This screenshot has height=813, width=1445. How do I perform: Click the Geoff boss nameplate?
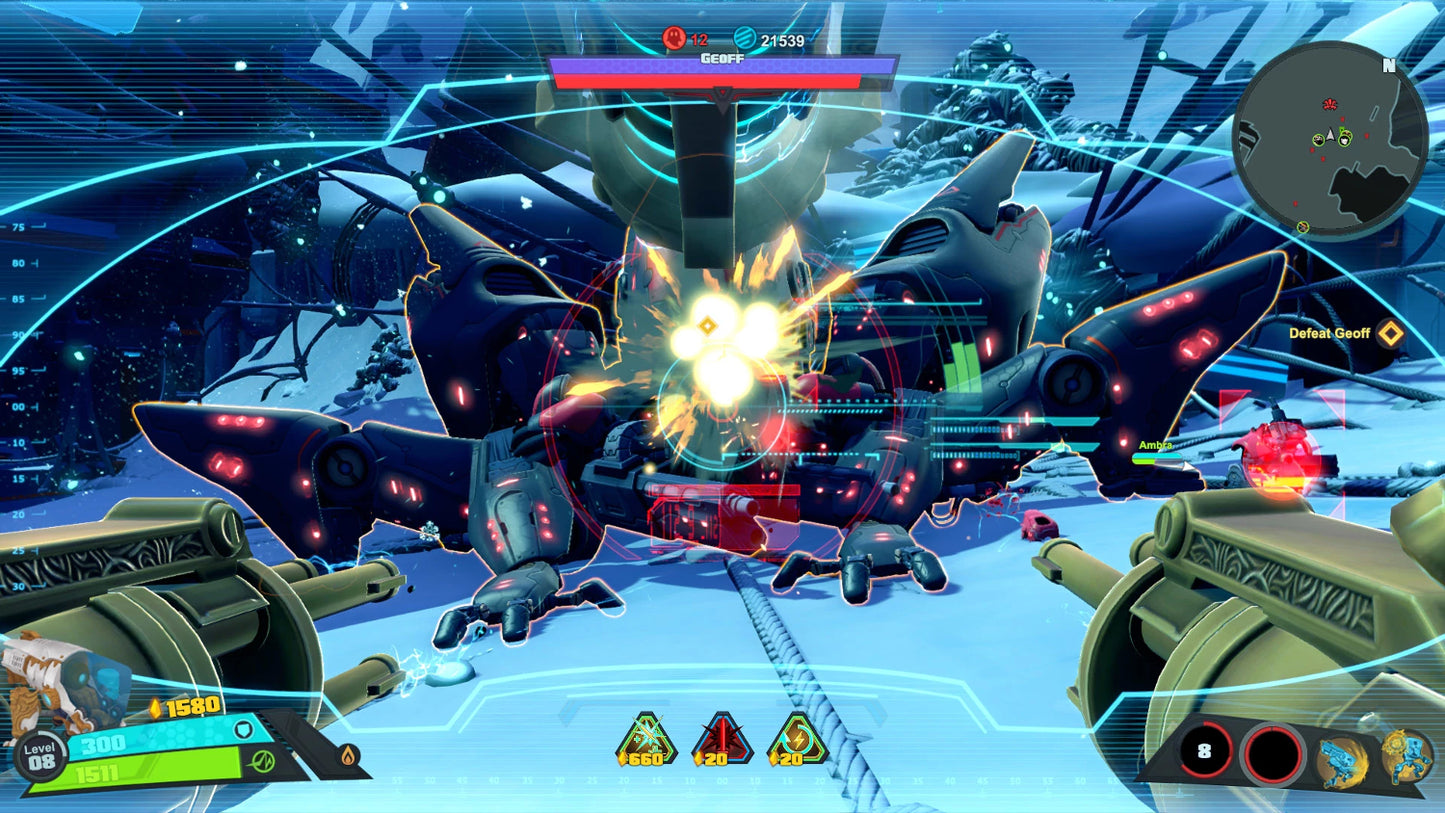(x=722, y=57)
